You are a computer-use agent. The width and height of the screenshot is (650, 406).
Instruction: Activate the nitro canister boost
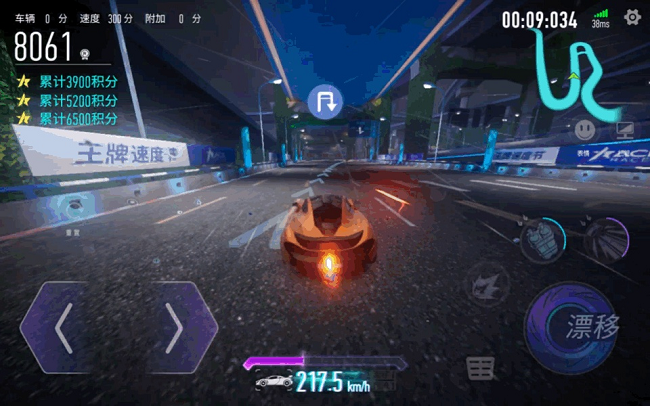coord(543,240)
